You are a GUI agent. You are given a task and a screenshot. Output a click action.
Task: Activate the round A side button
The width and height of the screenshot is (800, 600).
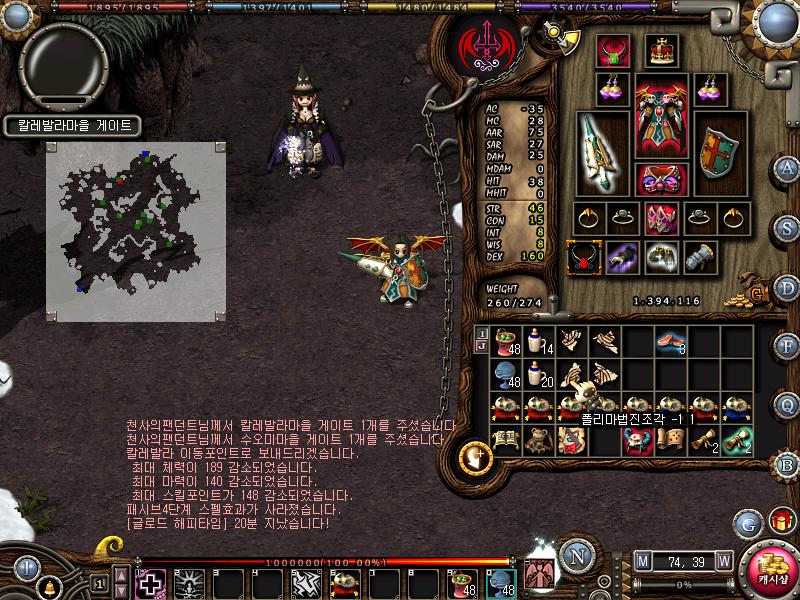(x=788, y=167)
